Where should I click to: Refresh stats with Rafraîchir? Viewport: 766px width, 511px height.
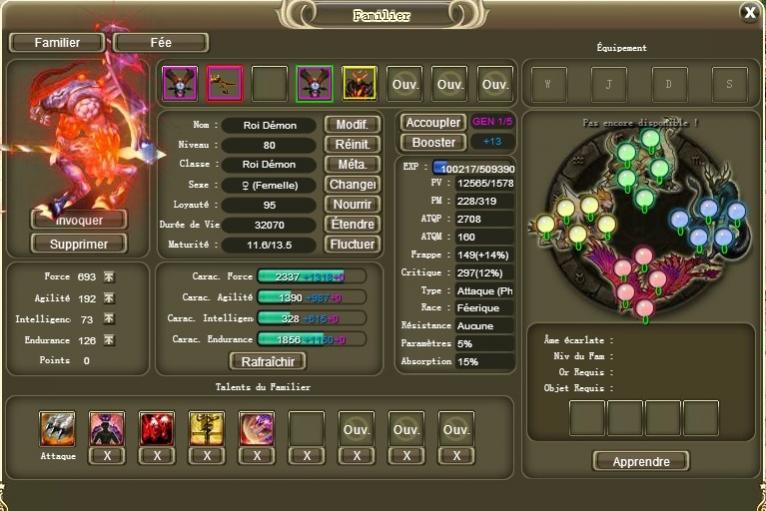coord(268,361)
